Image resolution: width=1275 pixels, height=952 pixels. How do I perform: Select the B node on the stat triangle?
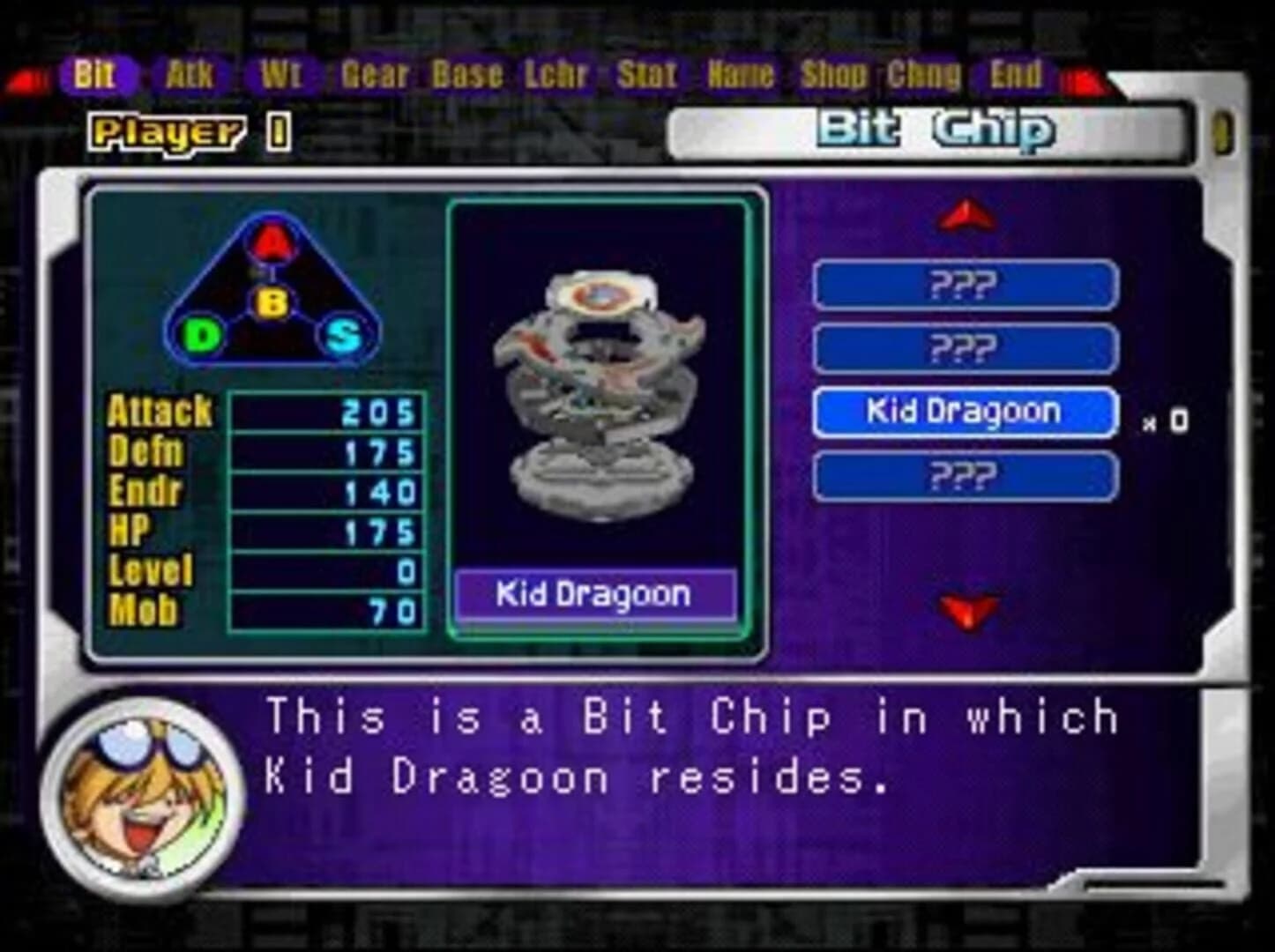click(x=273, y=302)
